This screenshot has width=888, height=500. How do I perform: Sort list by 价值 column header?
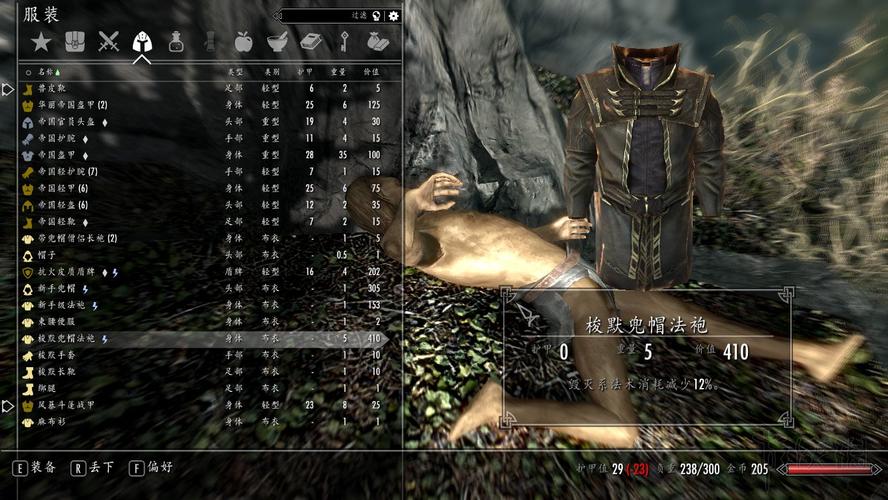(x=372, y=73)
